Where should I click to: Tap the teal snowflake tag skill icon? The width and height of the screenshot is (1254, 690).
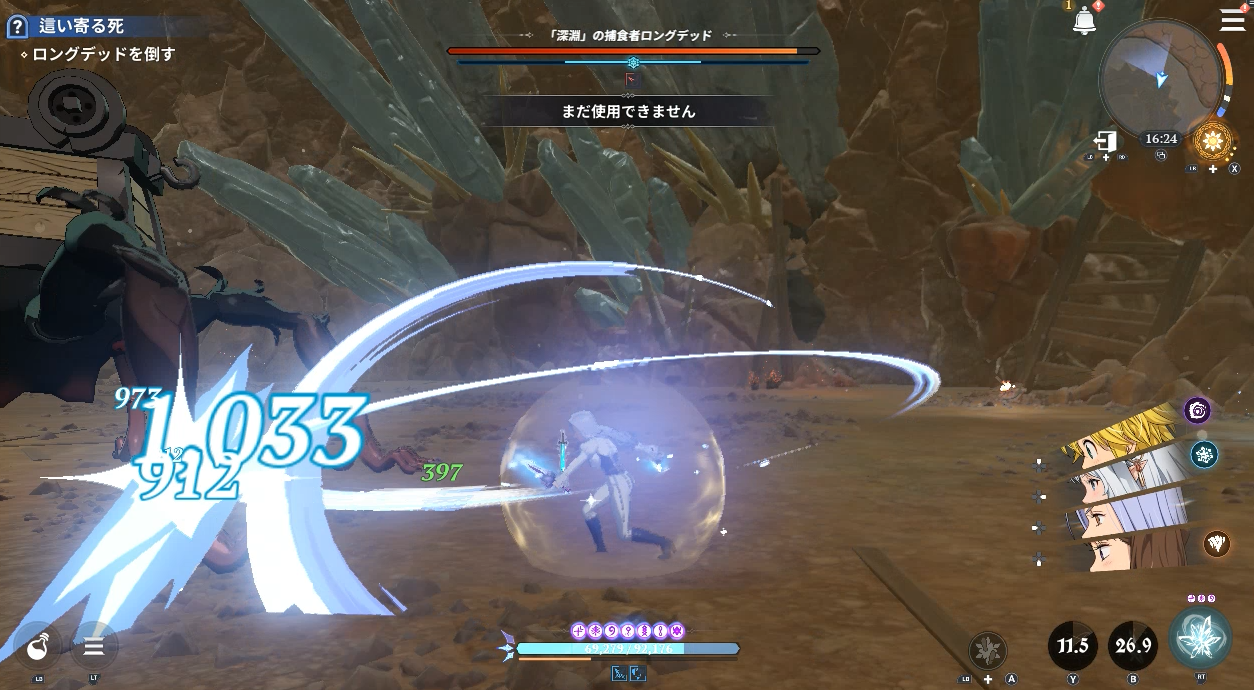(1204, 455)
